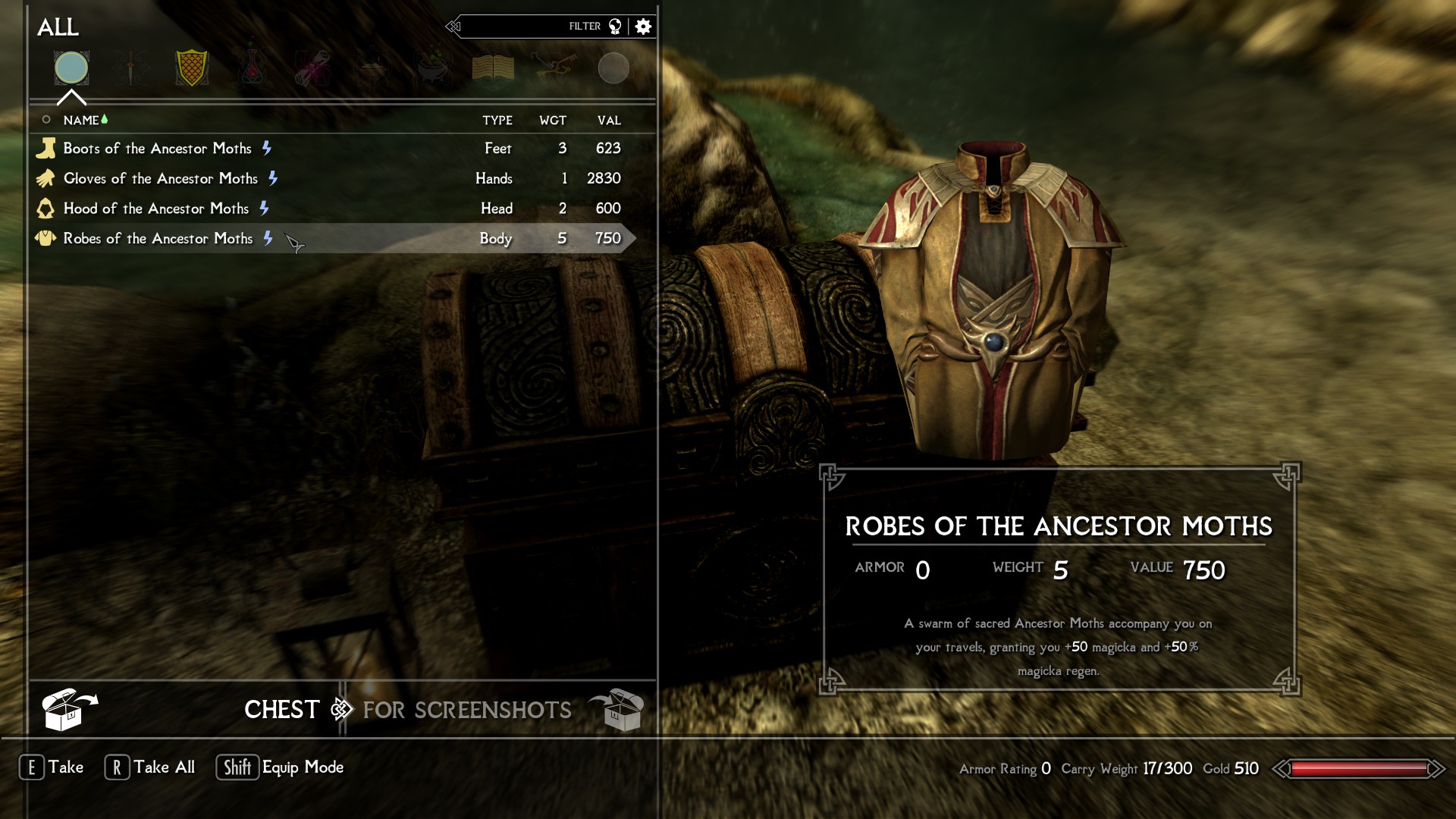Sort the list by the NAME column

[x=81, y=121]
